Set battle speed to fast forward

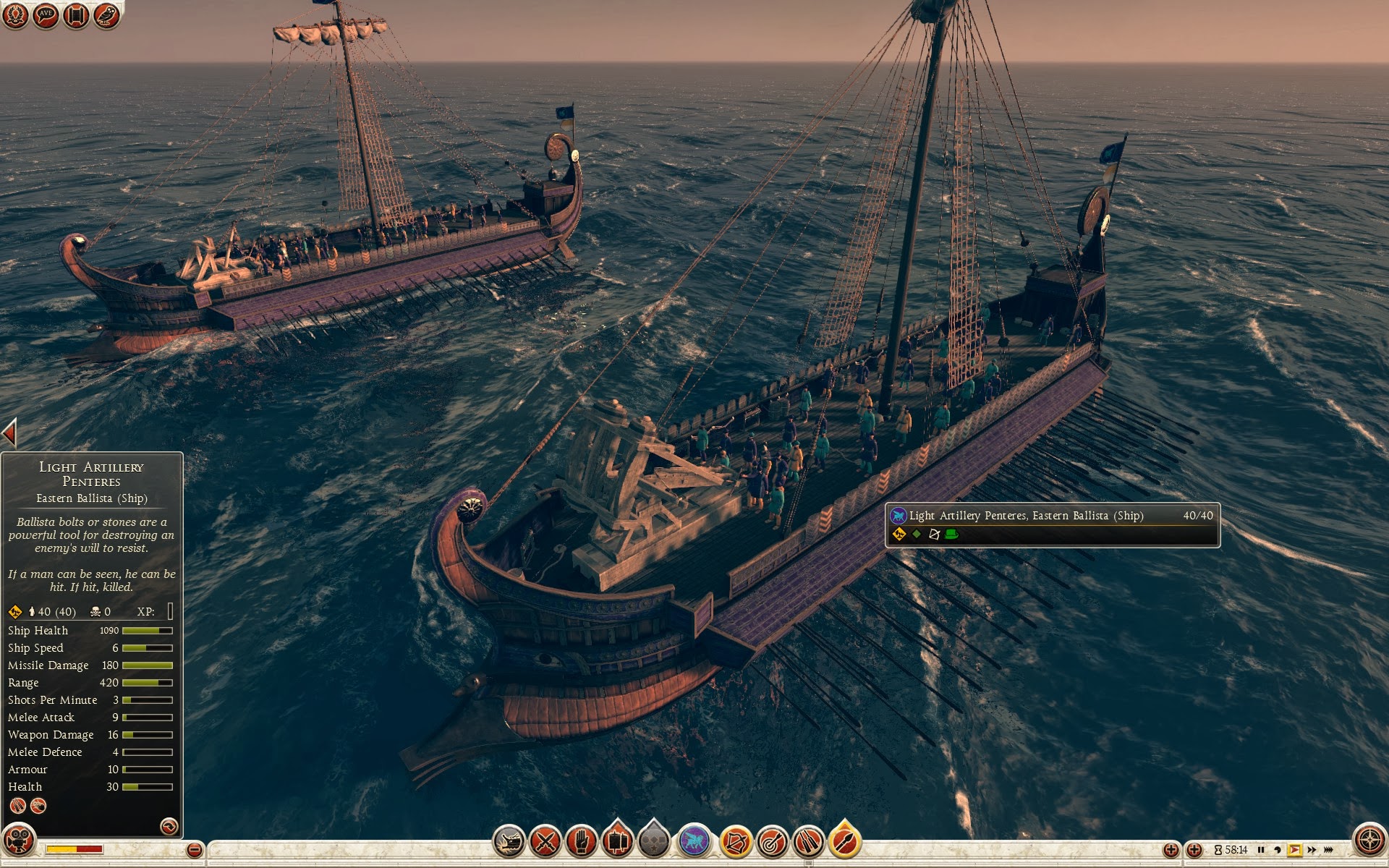[1312, 850]
